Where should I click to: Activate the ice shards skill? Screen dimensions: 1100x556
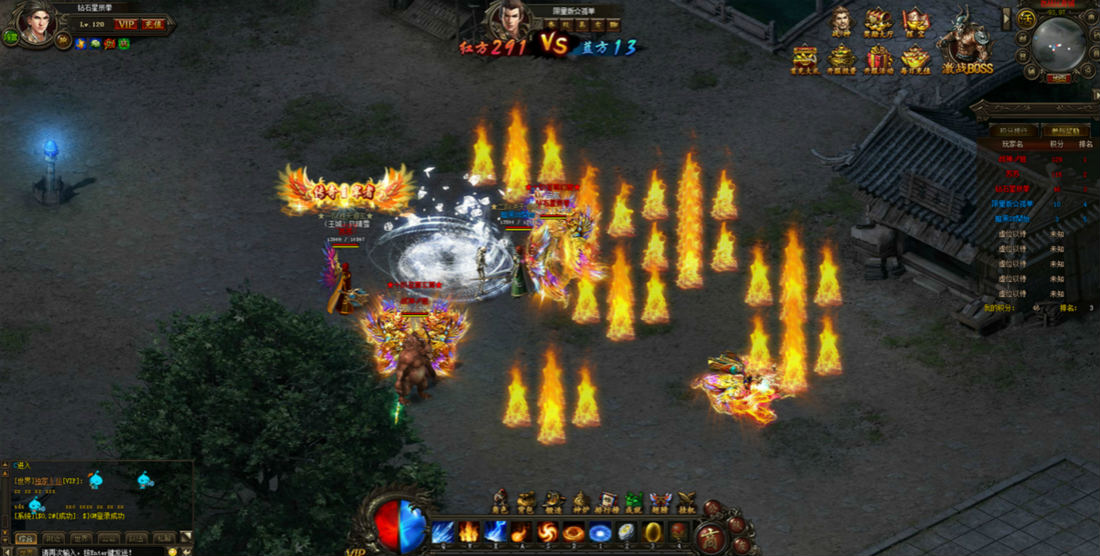pos(443,532)
